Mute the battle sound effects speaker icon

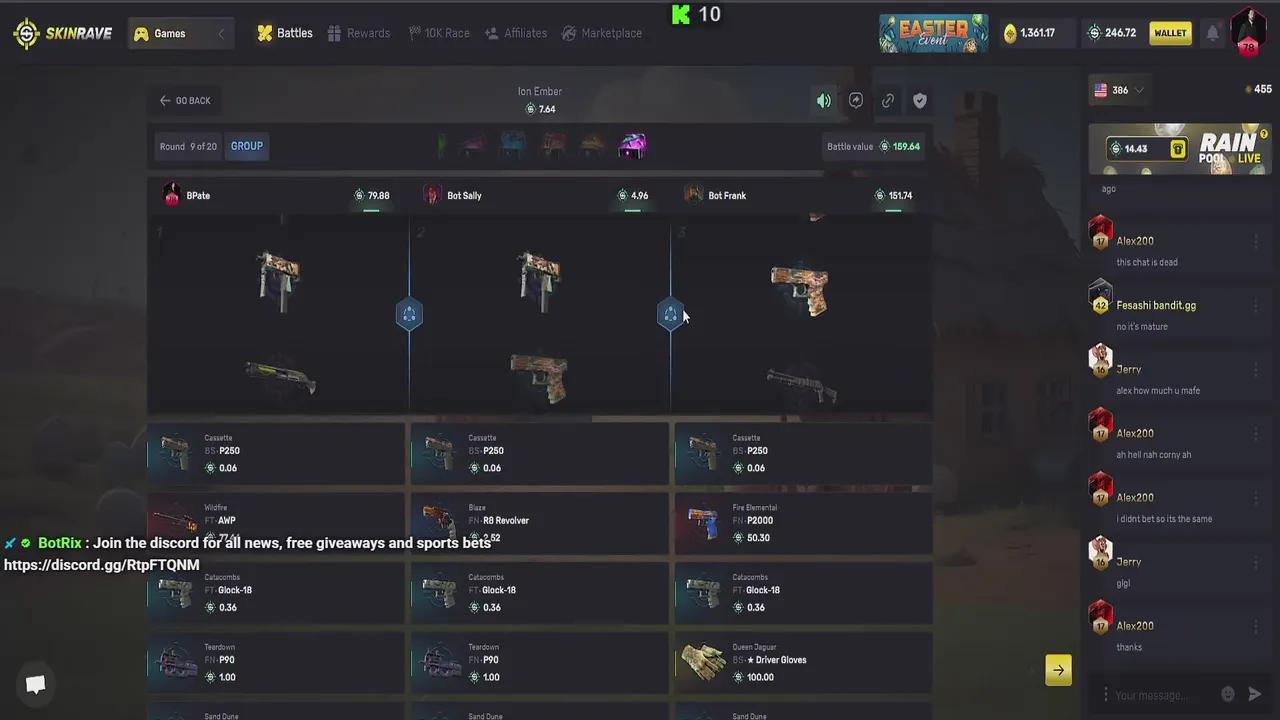pyautogui.click(x=823, y=100)
